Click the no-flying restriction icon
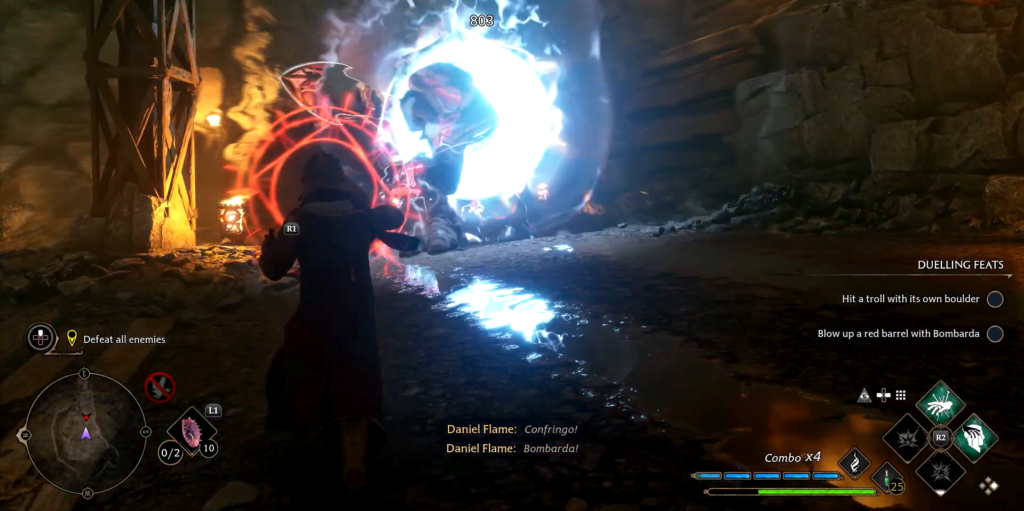Screen dimensions: 1024x511 (159, 386)
